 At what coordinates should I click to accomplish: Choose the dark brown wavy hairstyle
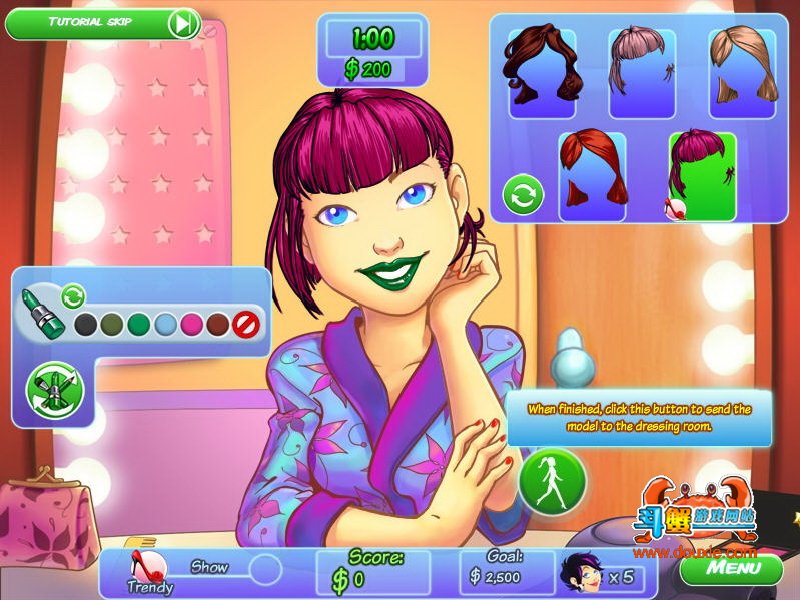pos(542,72)
